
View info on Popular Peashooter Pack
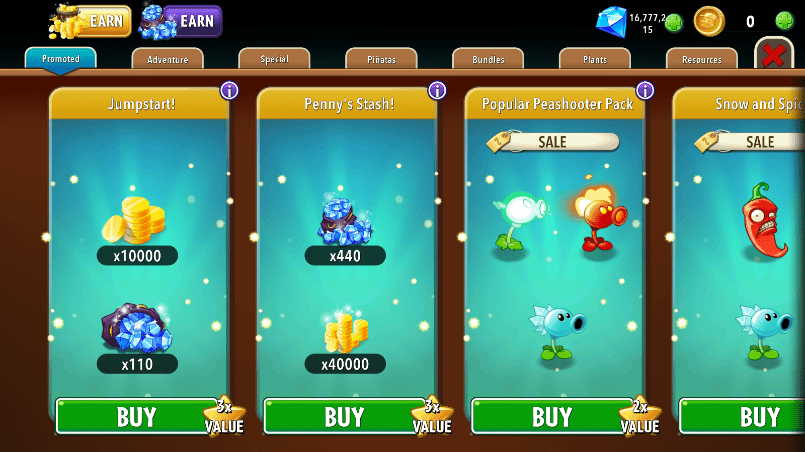pyautogui.click(x=645, y=91)
